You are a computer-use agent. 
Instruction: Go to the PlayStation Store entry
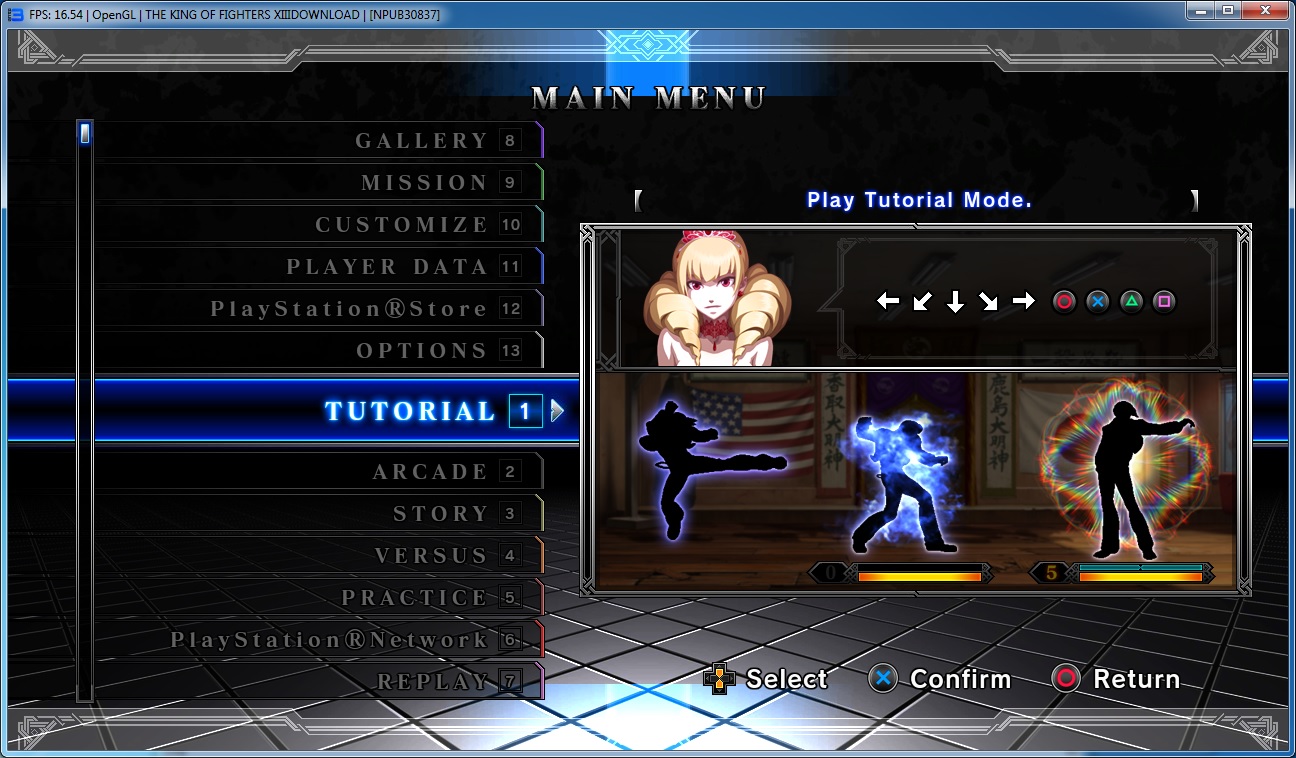coord(349,309)
